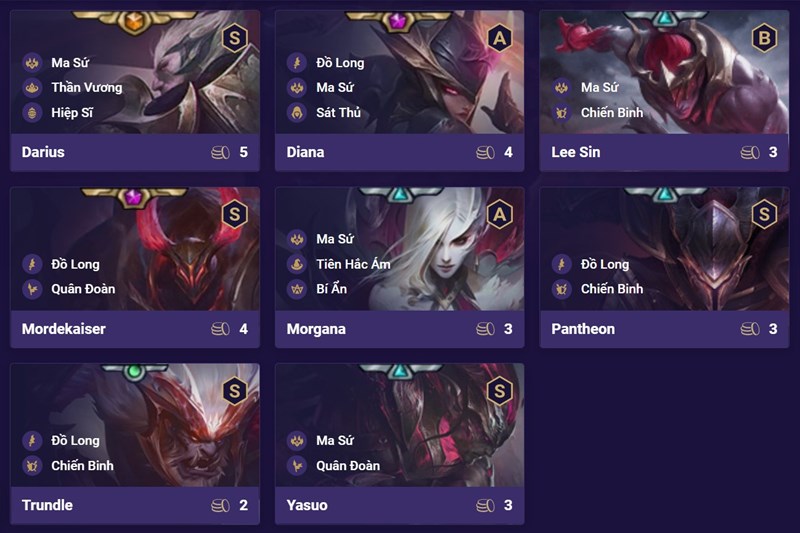
Task: Click the Hiệp Sĩ trait on Darius
Action: pos(73,113)
